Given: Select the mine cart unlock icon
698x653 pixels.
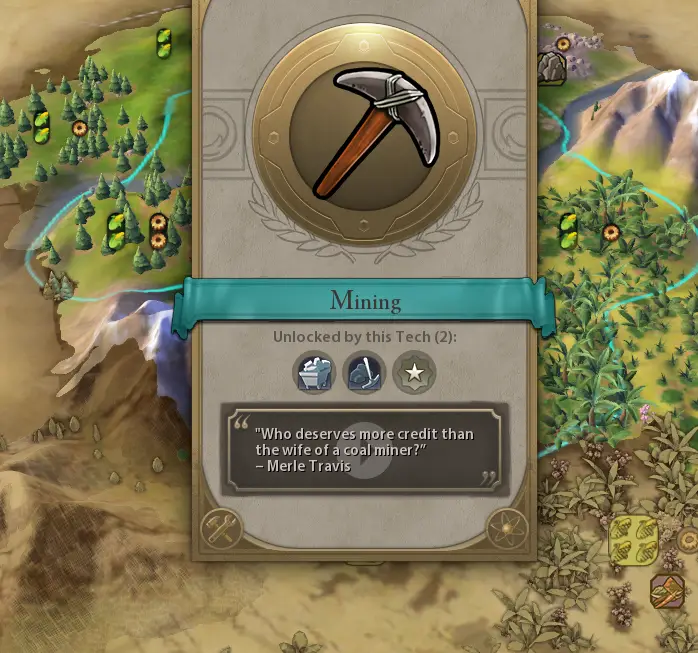Looking at the screenshot, I should 314,373.
